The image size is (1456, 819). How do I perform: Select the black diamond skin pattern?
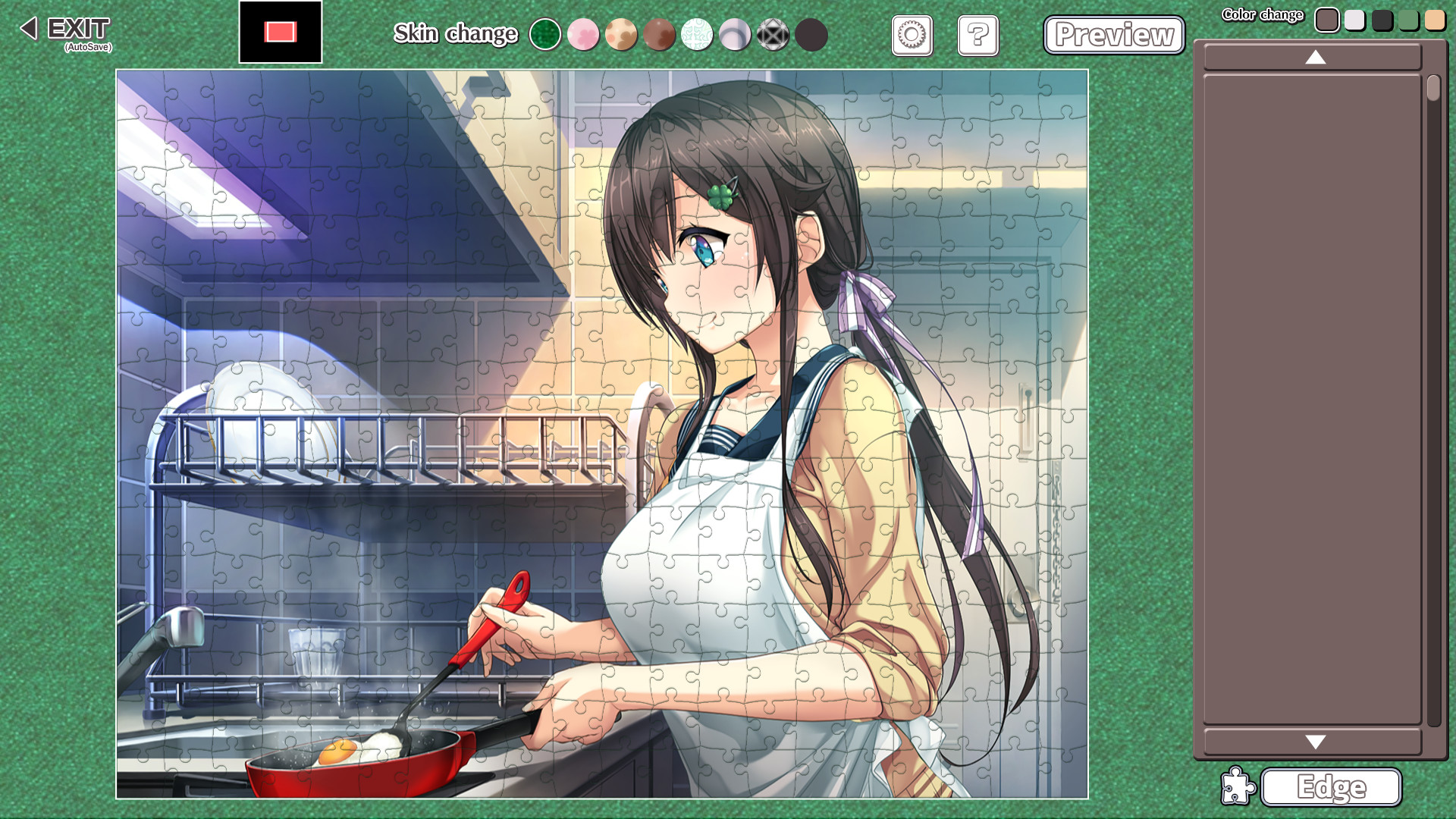[x=773, y=34]
